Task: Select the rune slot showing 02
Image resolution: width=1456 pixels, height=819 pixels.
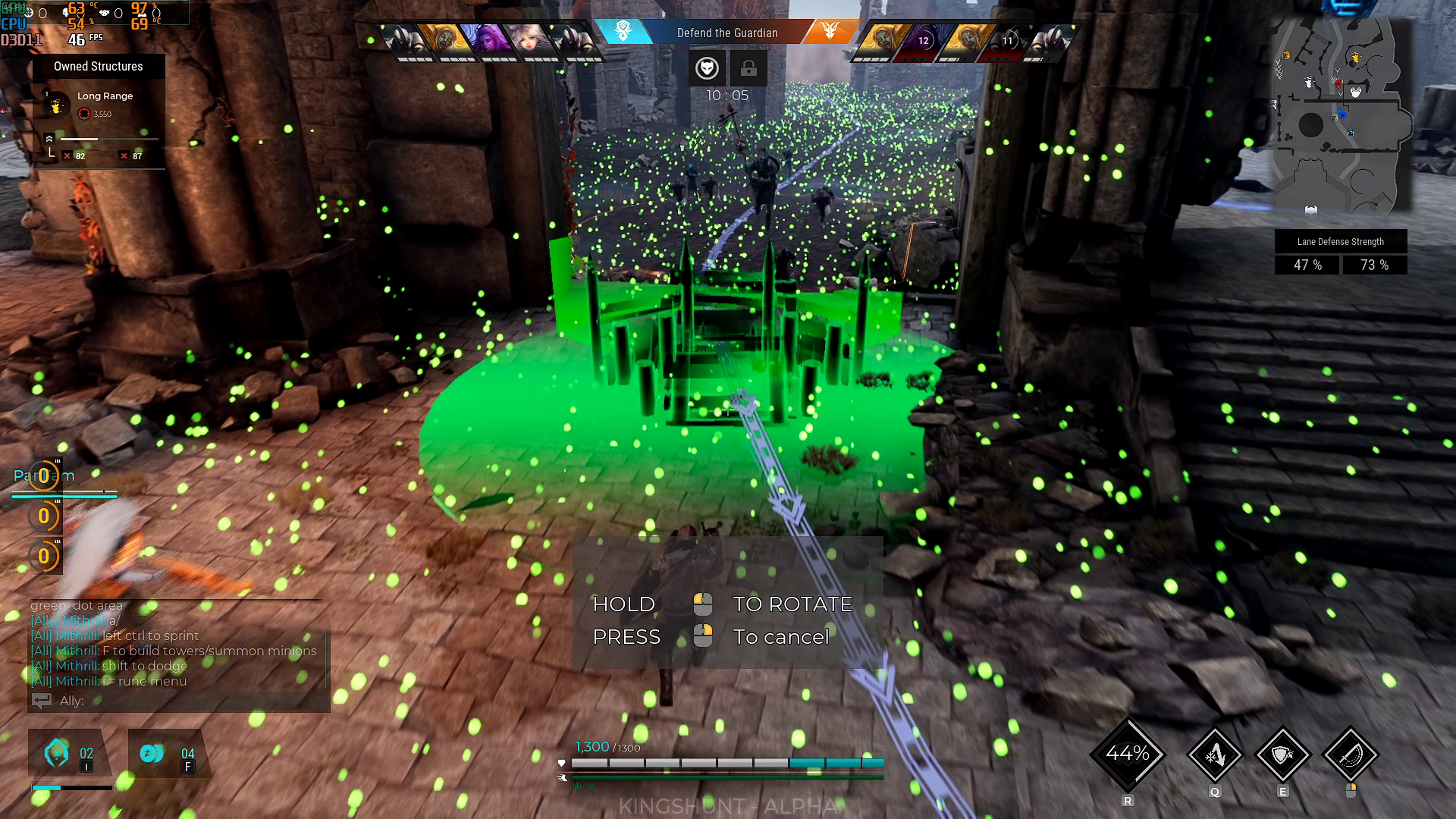Action: pyautogui.click(x=68, y=754)
